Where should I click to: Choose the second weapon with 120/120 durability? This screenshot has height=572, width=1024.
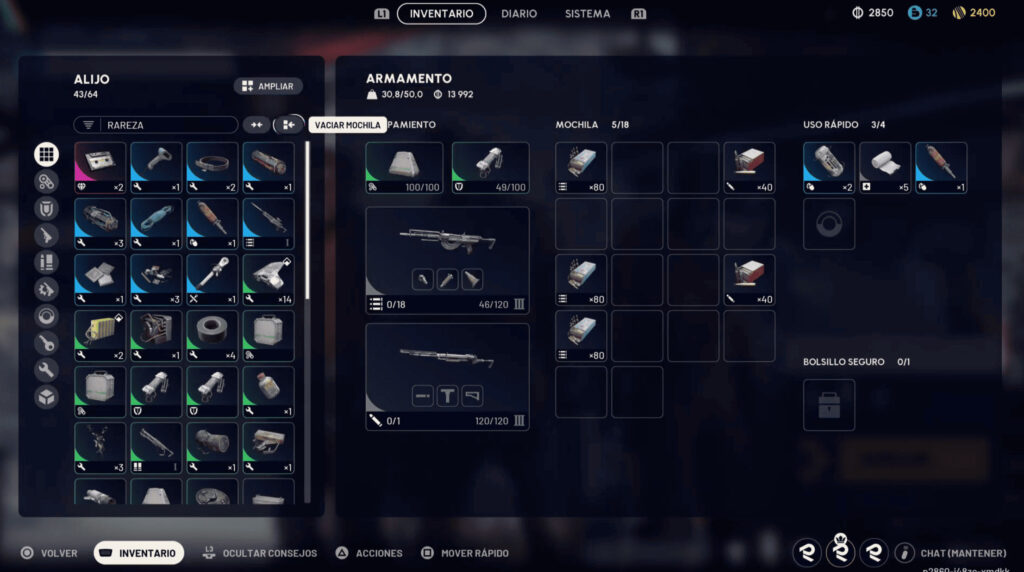[x=447, y=376]
